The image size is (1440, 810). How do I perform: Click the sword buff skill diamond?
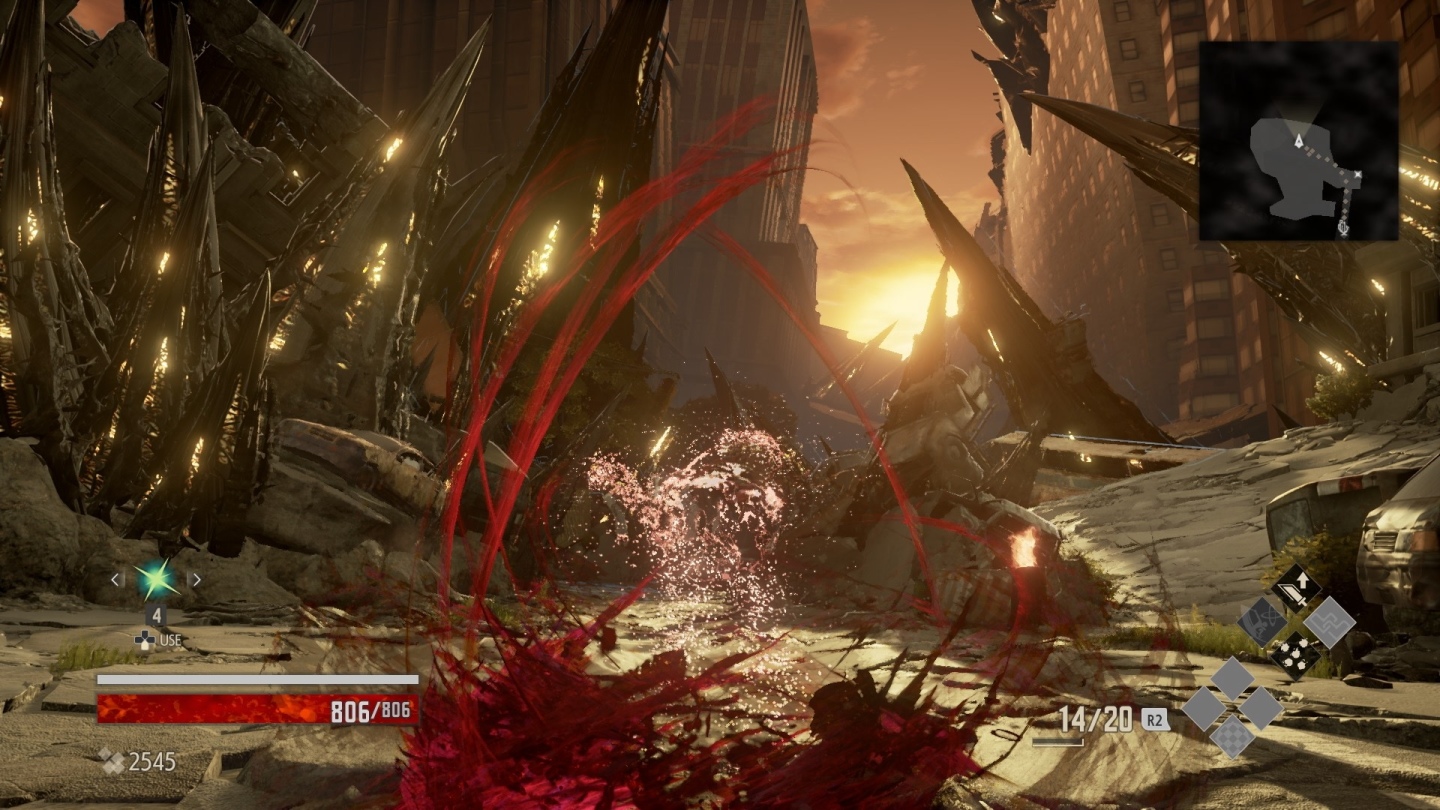pos(1296,586)
